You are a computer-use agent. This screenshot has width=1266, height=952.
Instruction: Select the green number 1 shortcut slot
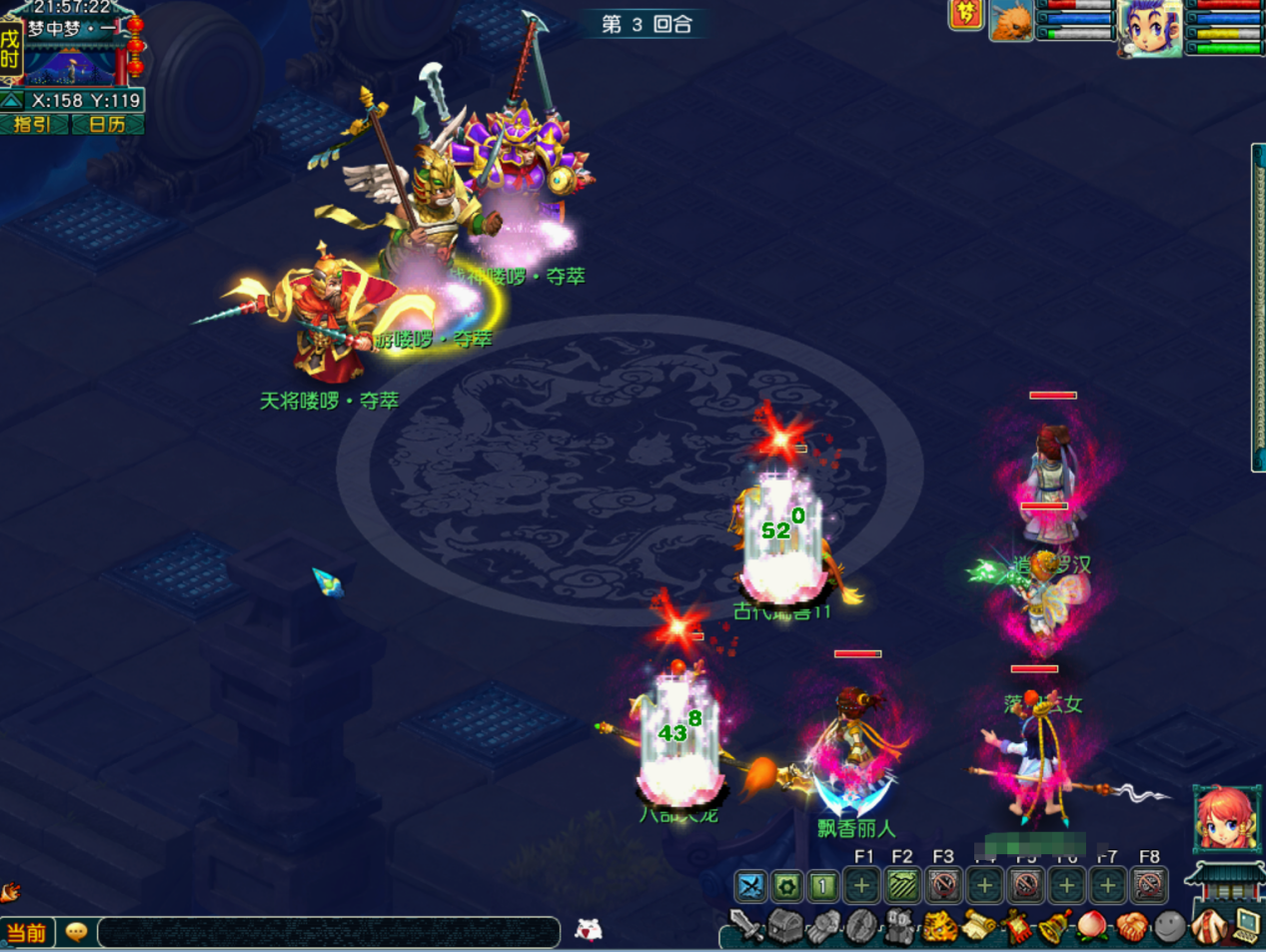pyautogui.click(x=823, y=885)
